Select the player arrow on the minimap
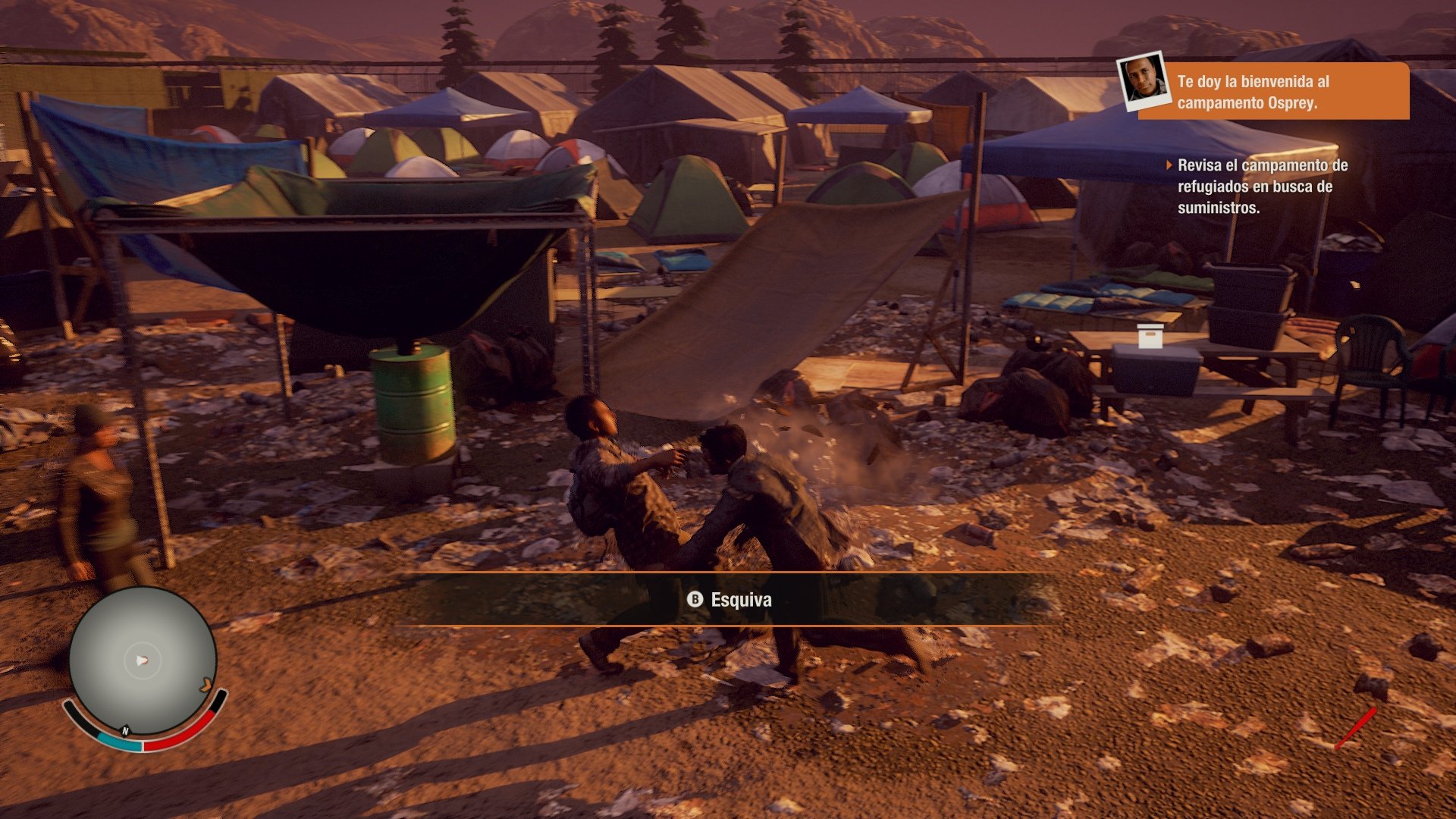This screenshot has height=819, width=1456. pos(143,658)
